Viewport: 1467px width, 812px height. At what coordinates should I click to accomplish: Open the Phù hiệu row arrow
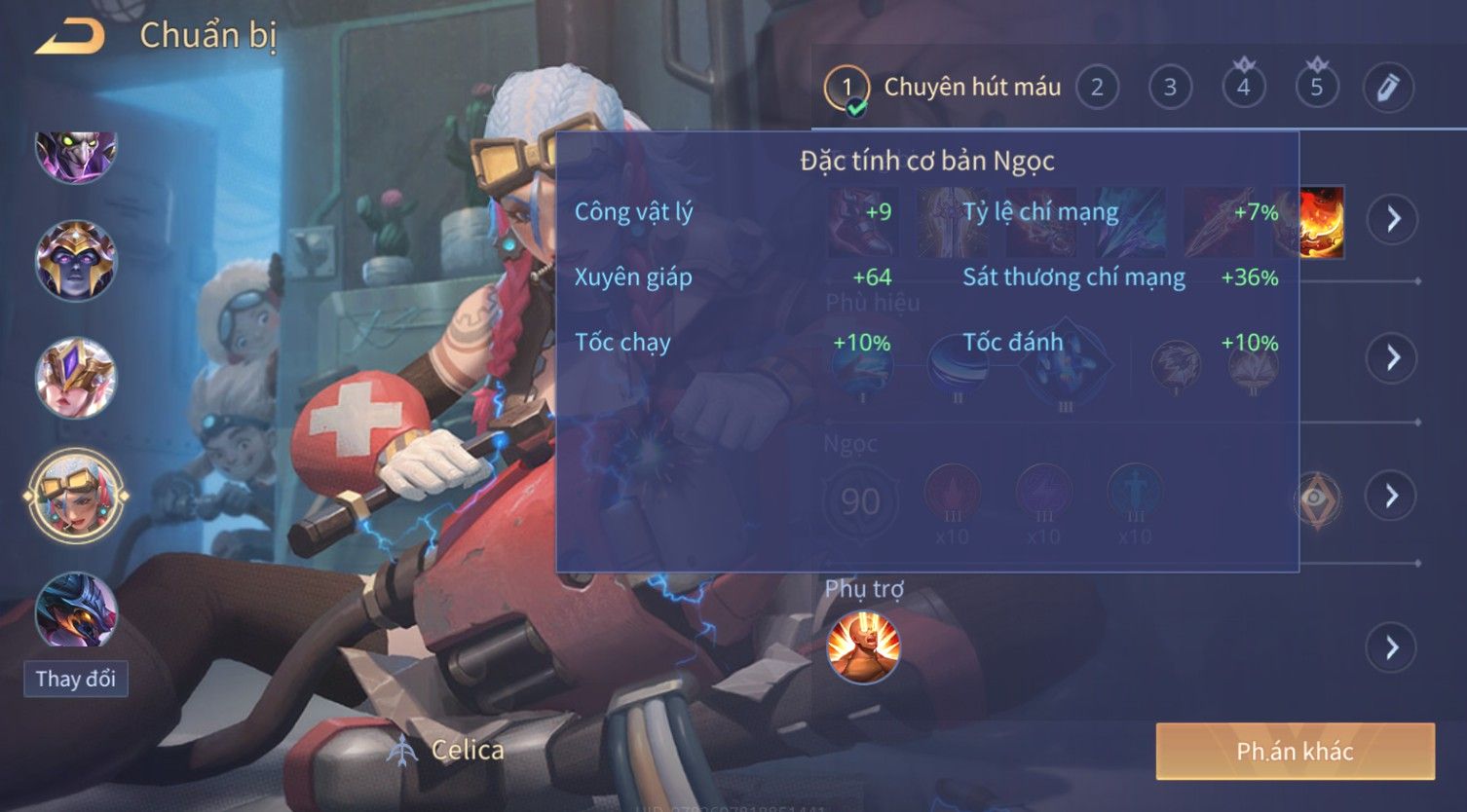(1393, 358)
